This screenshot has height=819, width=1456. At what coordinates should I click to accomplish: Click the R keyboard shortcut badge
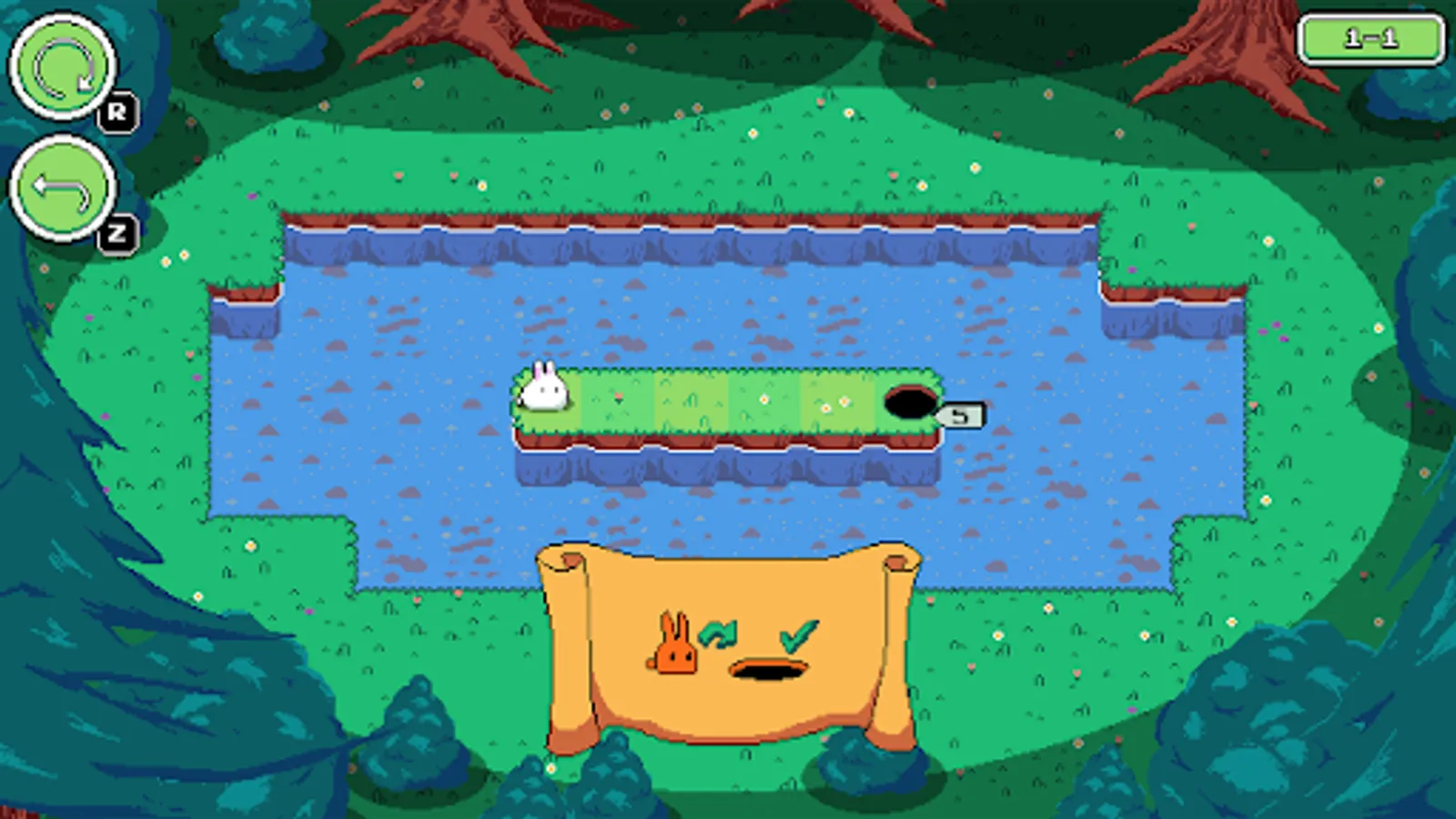pos(117,111)
